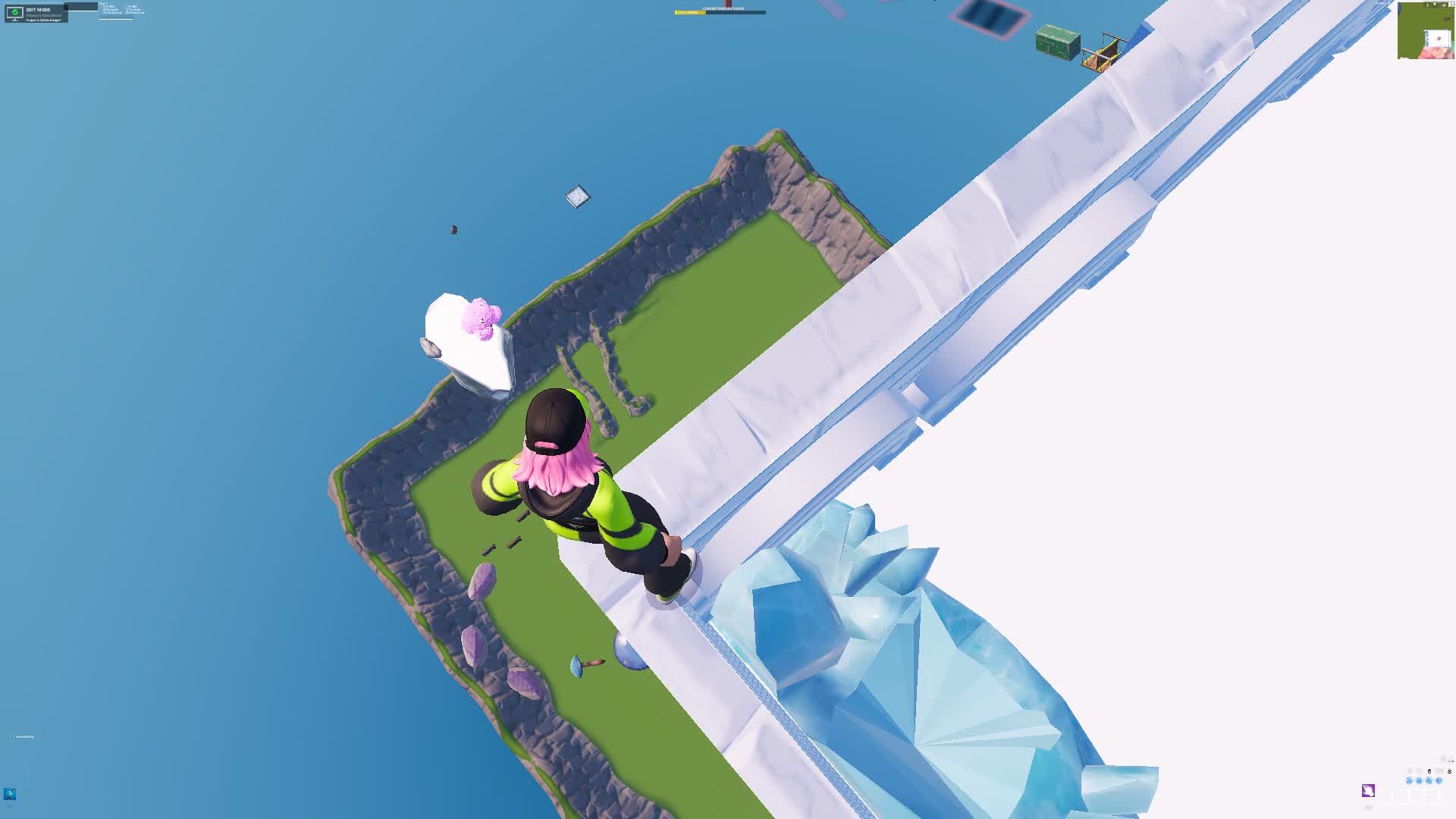The height and width of the screenshot is (819, 1456).
Task: Click the Project is Within Budget label
Action: [x=43, y=20]
